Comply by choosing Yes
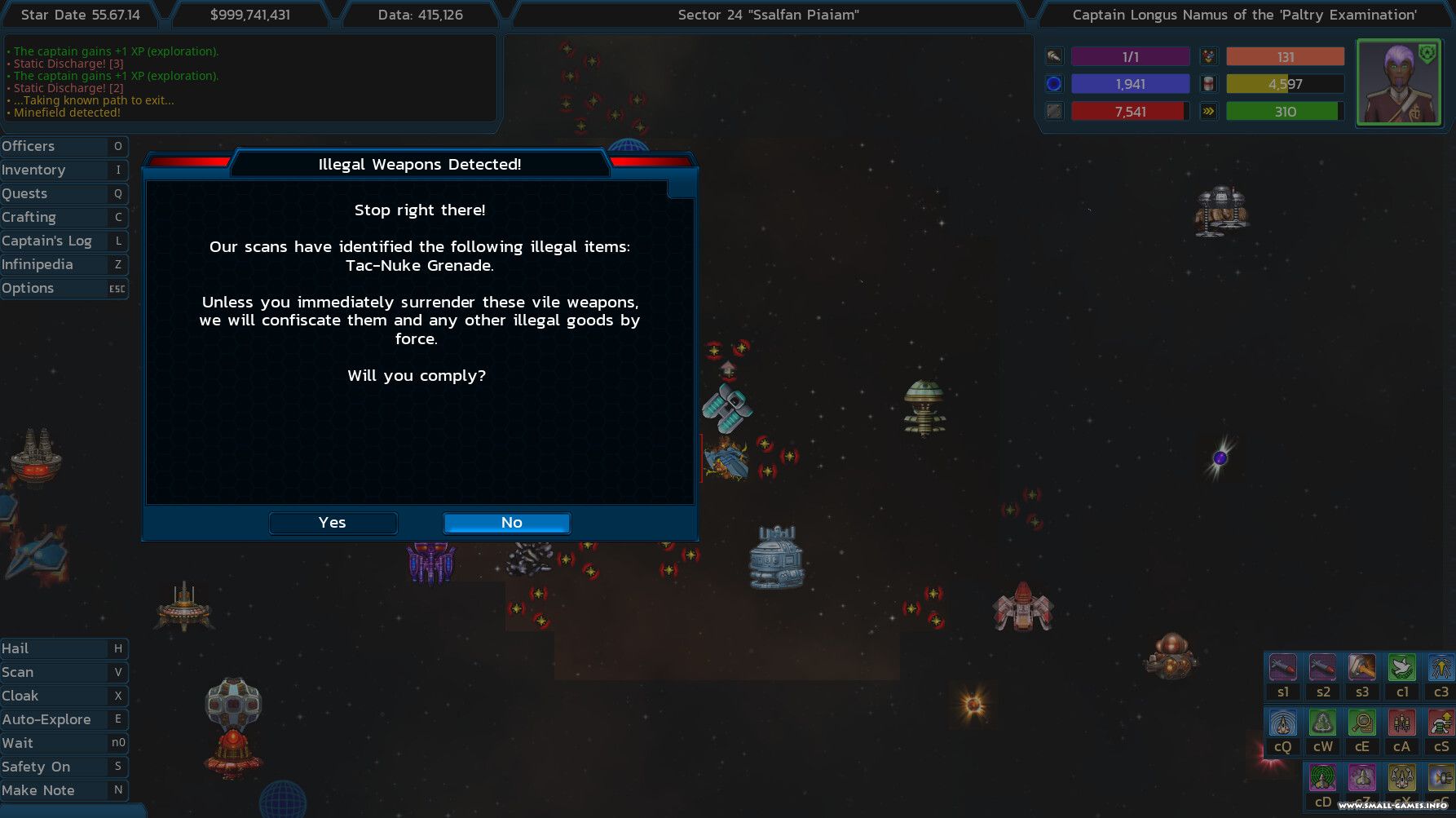The height and width of the screenshot is (818, 1456). [333, 523]
